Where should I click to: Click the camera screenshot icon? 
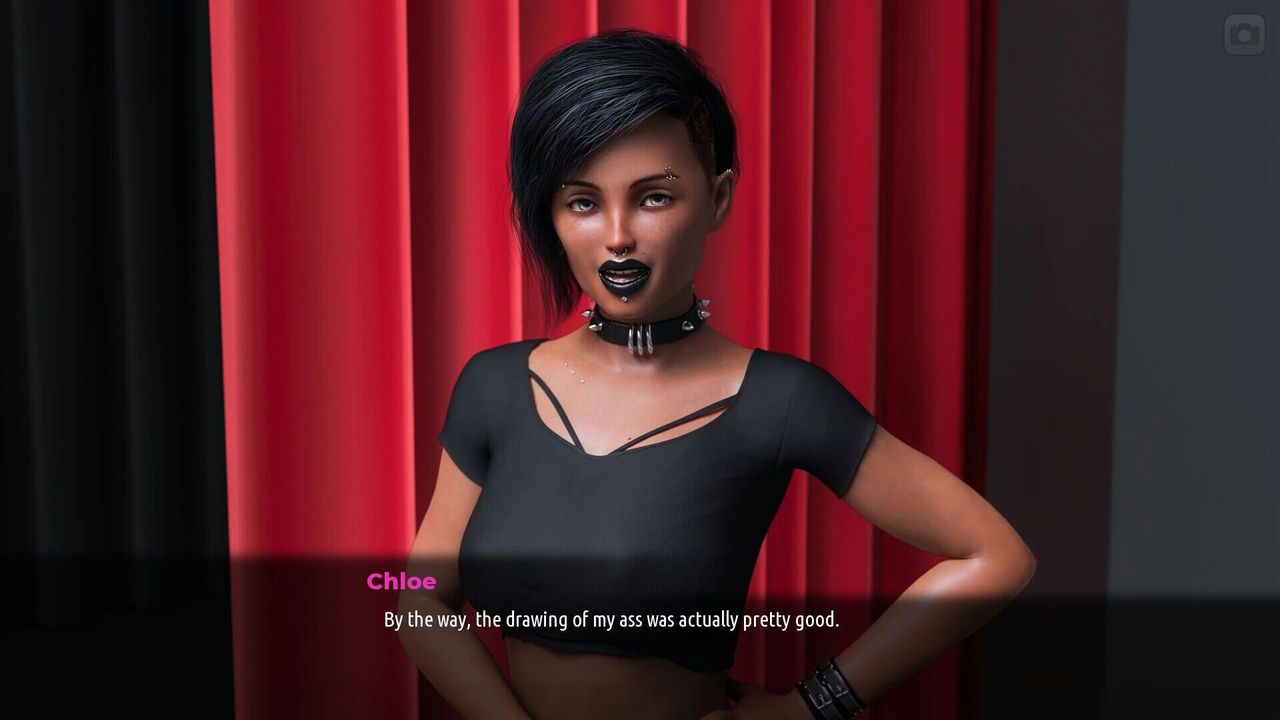click(1244, 35)
